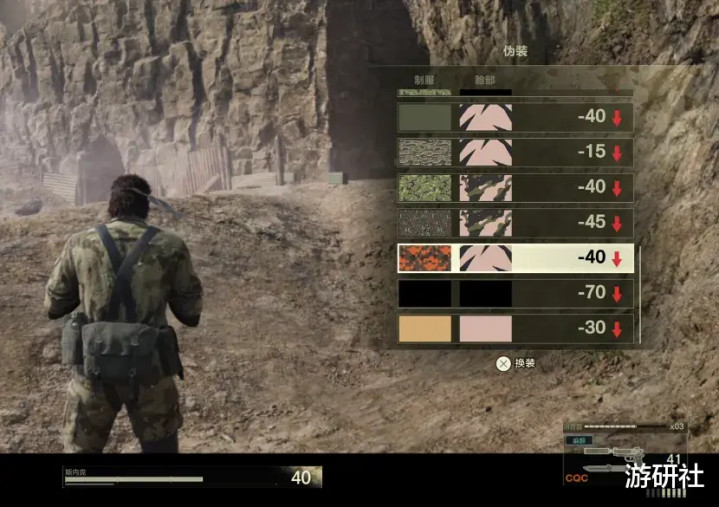
Task: Select the plain olive green camouflage row
Action: pos(514,117)
